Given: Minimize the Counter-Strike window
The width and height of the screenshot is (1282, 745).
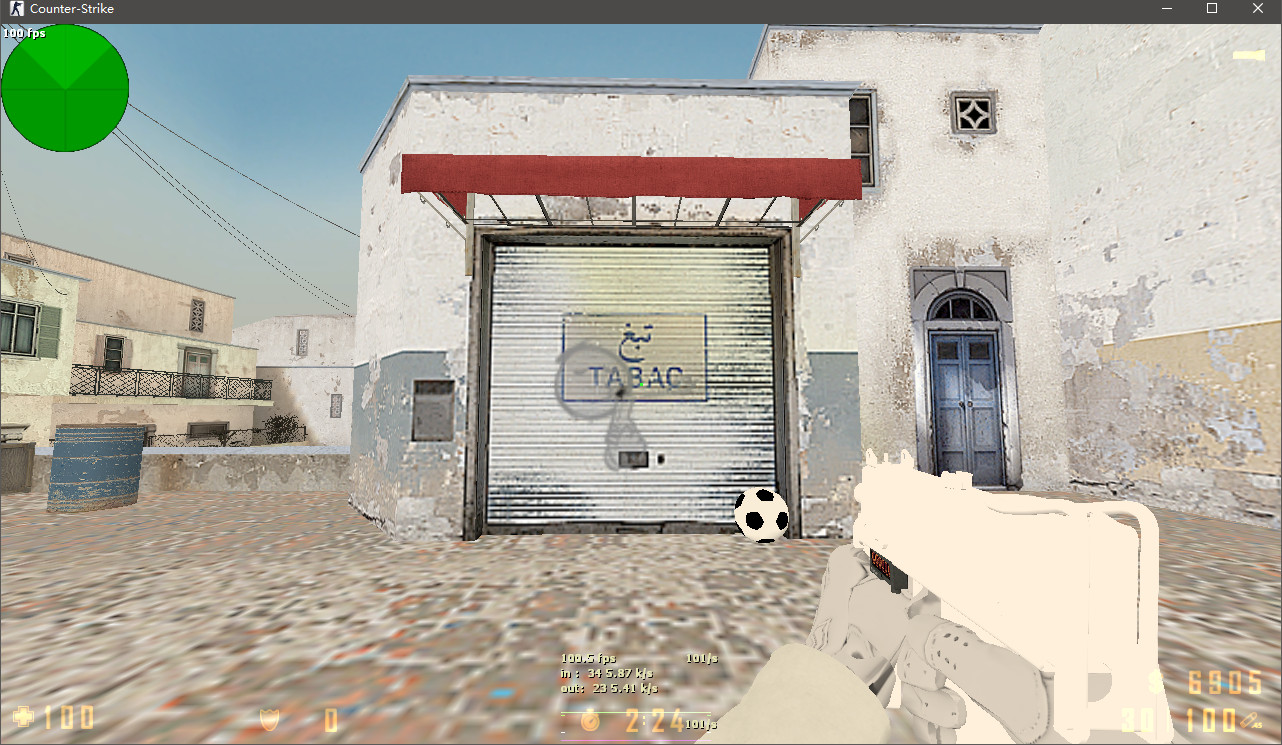Looking at the screenshot, I should (x=1166, y=9).
